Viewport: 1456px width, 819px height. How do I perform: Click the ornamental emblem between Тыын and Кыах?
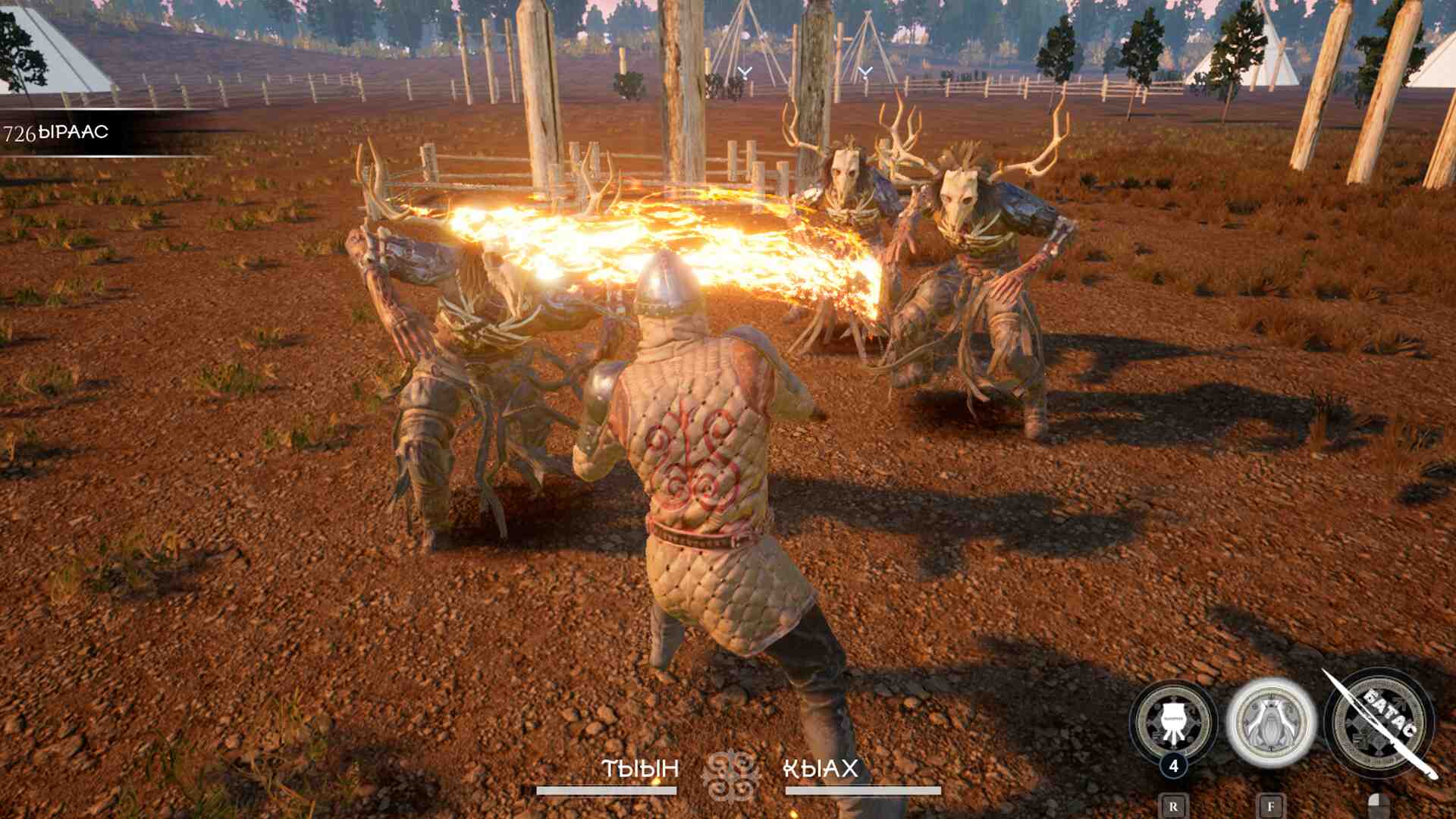click(730, 775)
